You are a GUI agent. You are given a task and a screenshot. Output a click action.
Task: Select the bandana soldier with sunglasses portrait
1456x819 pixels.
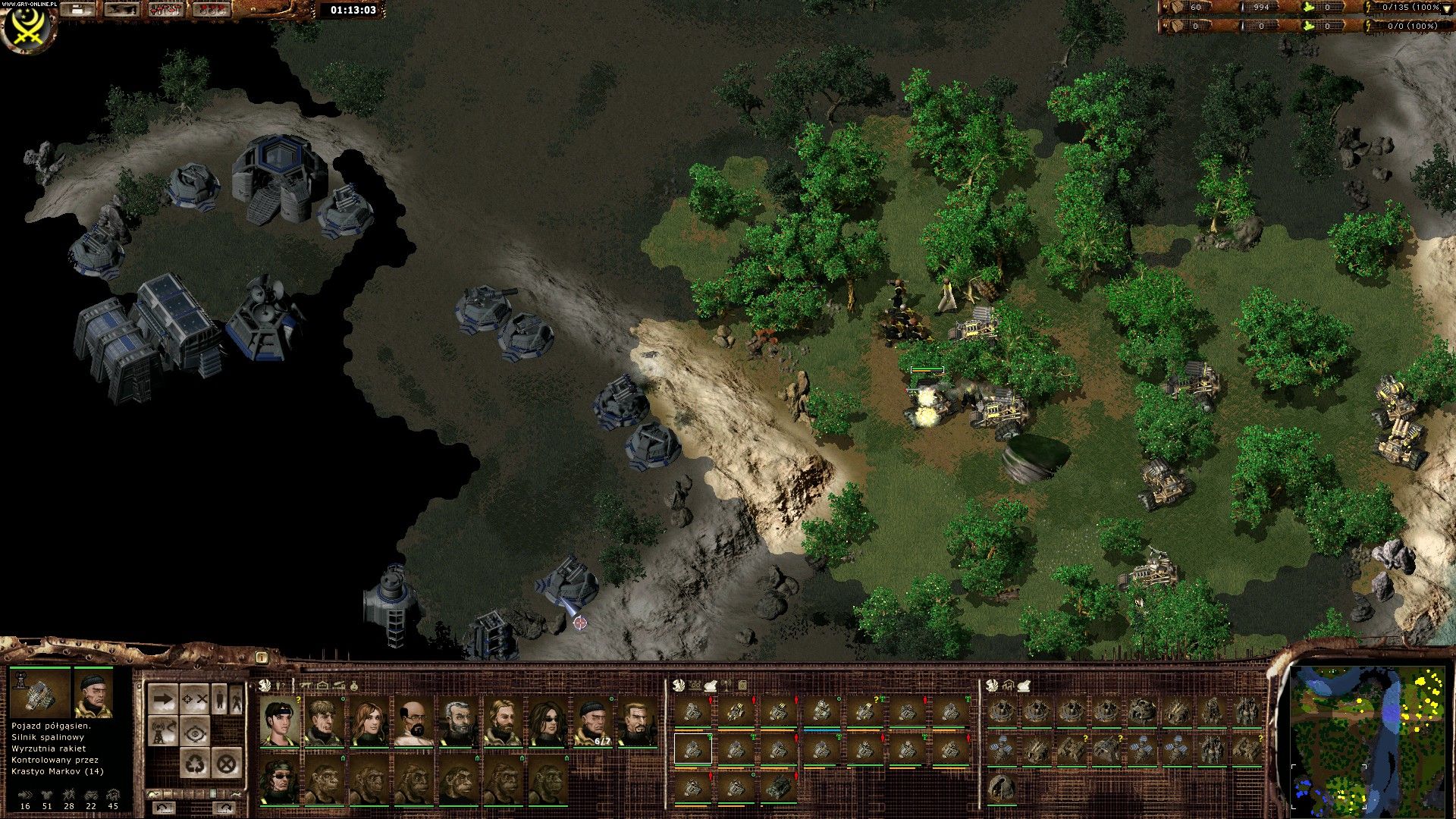tap(280, 781)
